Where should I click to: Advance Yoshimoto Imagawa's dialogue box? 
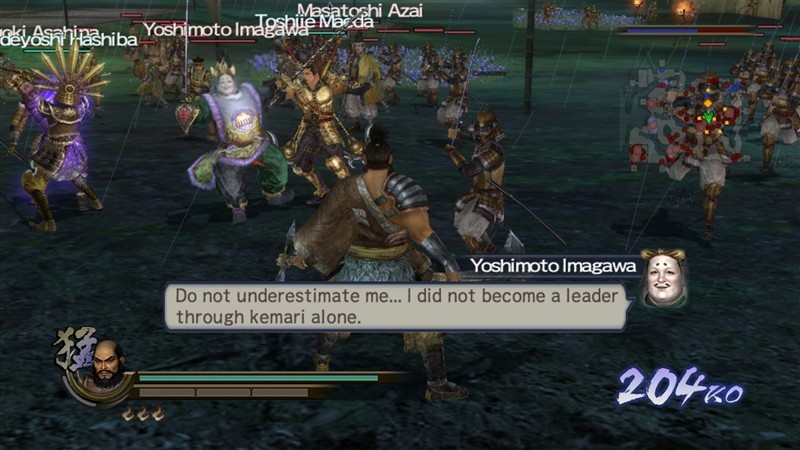pyautogui.click(x=395, y=306)
